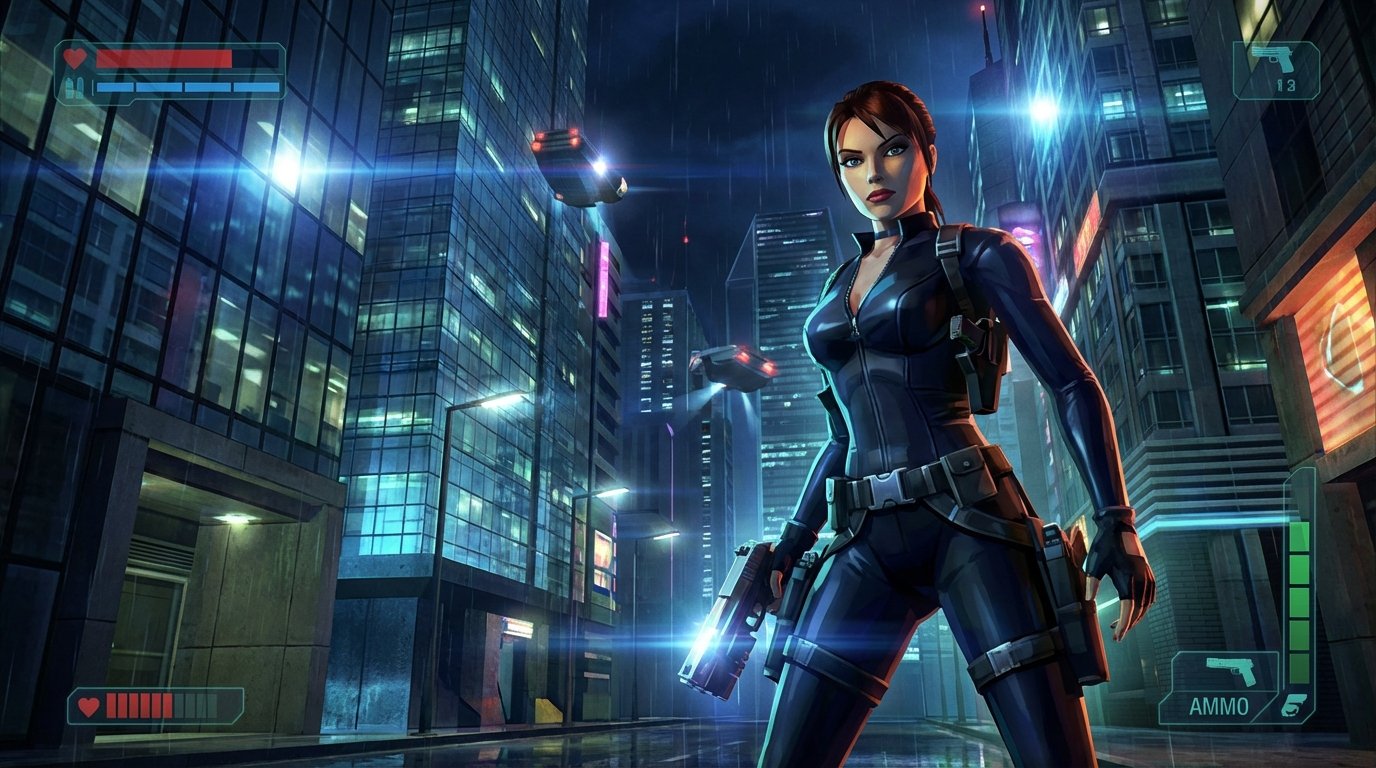This screenshot has height=768, width=1376.
Task: Collapse the top-right weapon info box
Action: [x=1278, y=70]
